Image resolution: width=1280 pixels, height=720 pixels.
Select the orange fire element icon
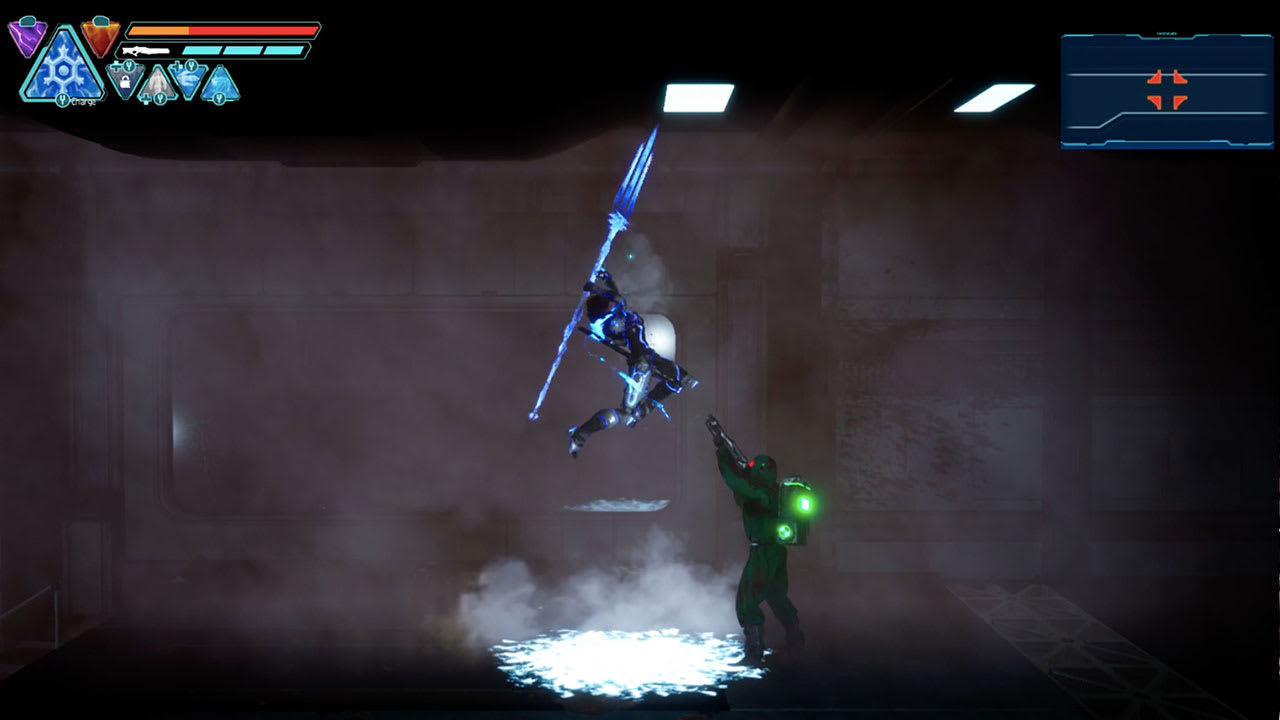pos(99,35)
